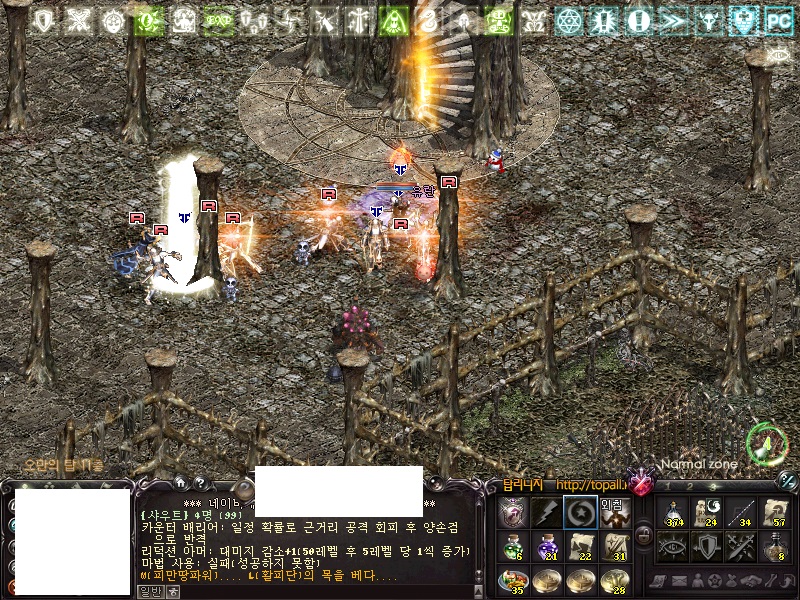
Task: Activate the shield skill icon
Action: pyautogui.click(x=706, y=546)
